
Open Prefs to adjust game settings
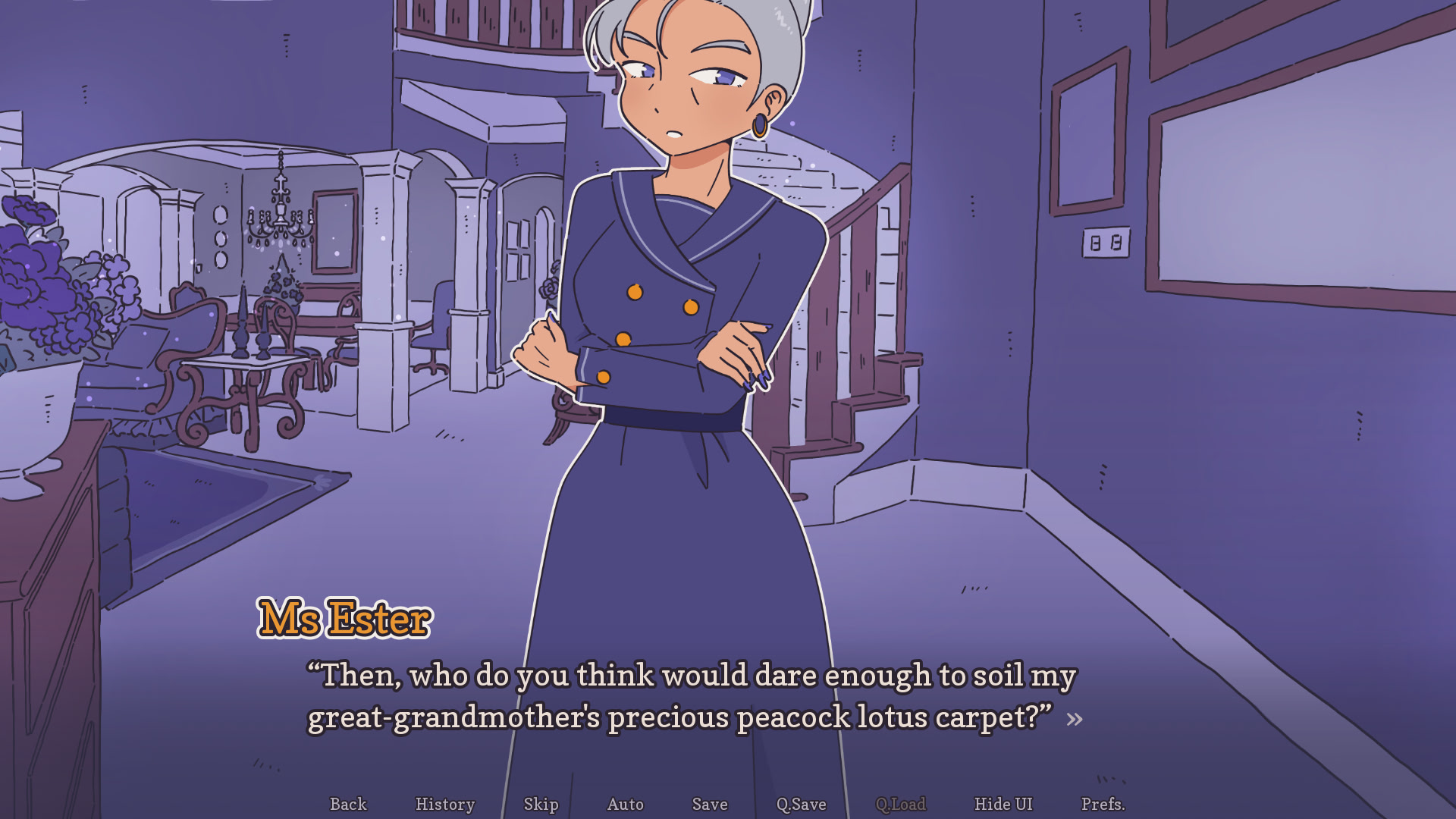pos(1103,805)
